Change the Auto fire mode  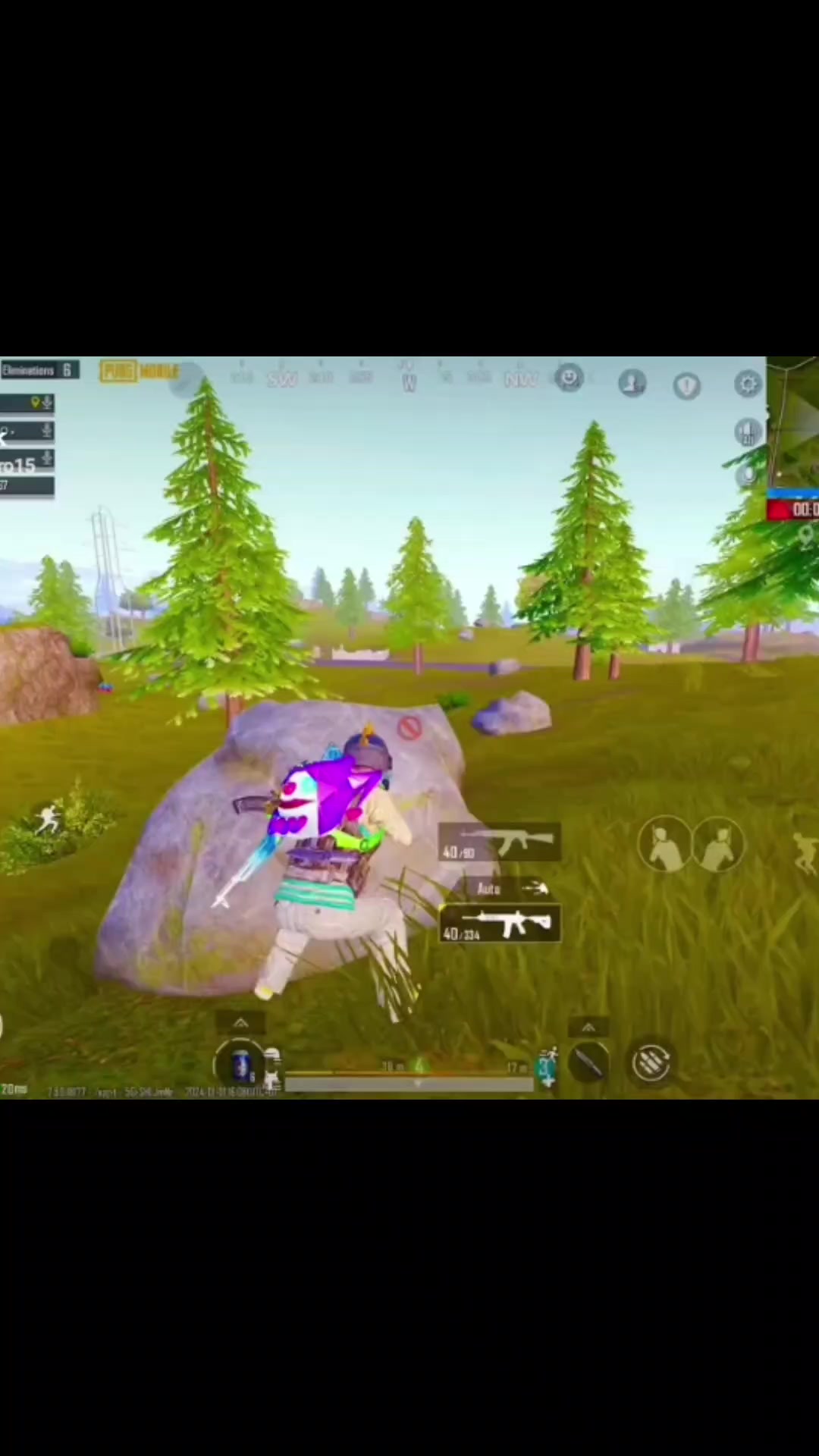tap(489, 889)
